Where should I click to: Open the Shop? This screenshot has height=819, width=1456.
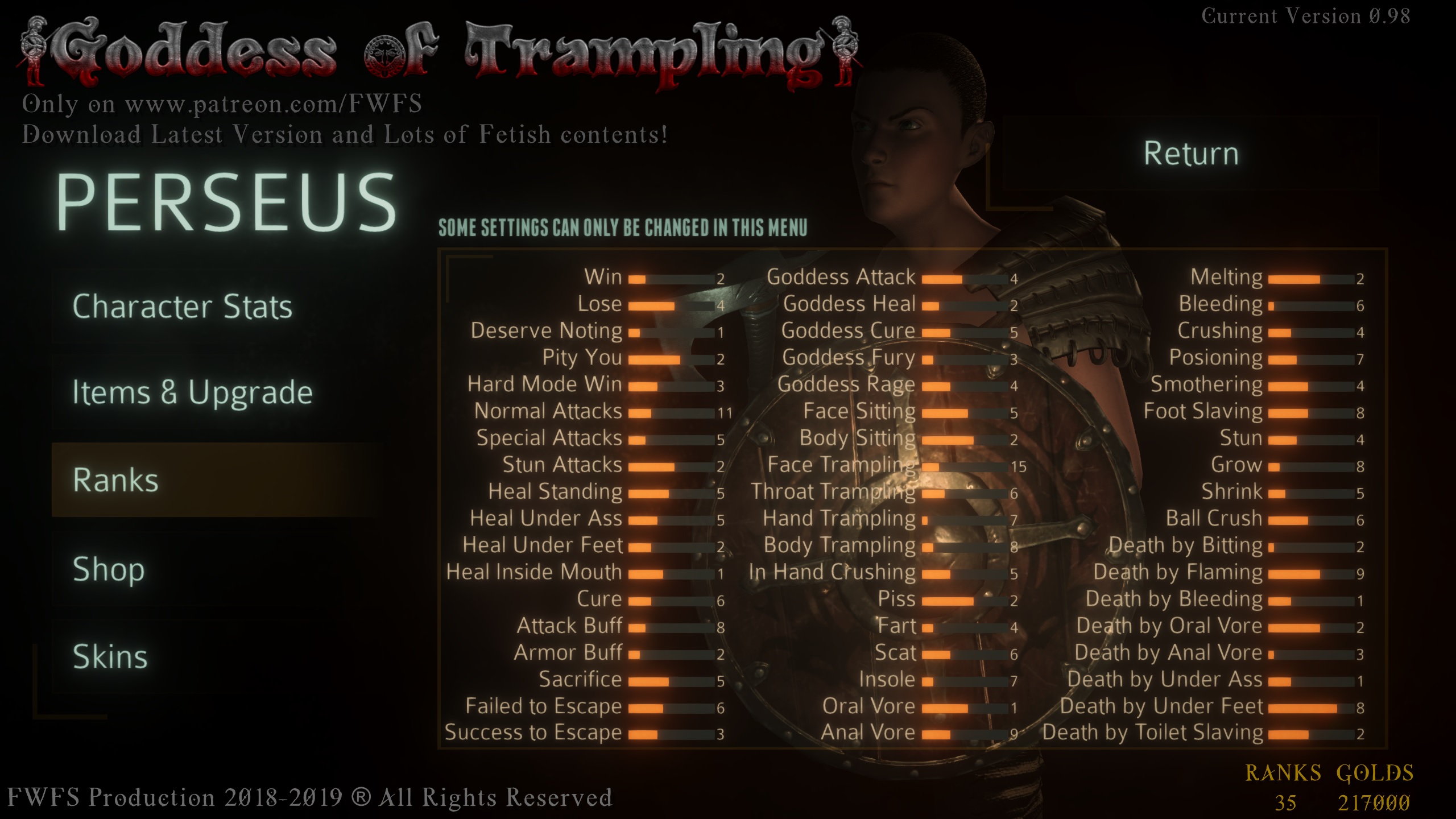pyautogui.click(x=109, y=568)
